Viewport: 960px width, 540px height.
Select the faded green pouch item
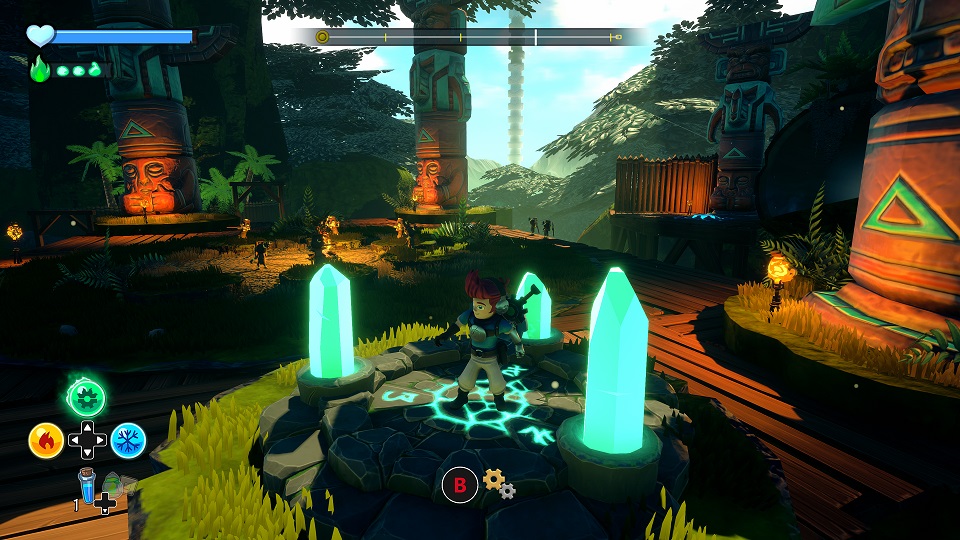pos(113,483)
